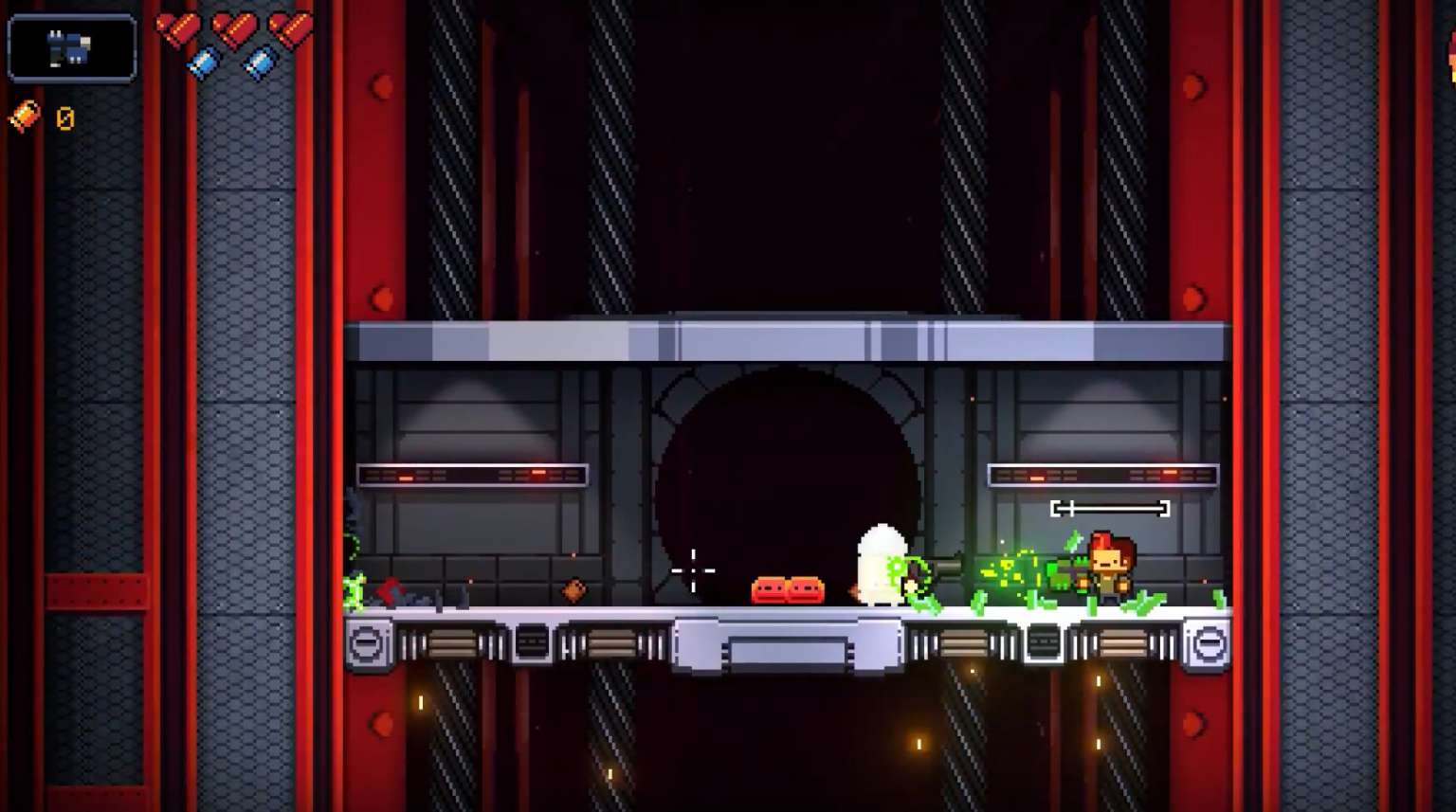This screenshot has width=1456, height=812.
Task: Select the equipped gun in the weapon box
Action: [x=70, y=49]
